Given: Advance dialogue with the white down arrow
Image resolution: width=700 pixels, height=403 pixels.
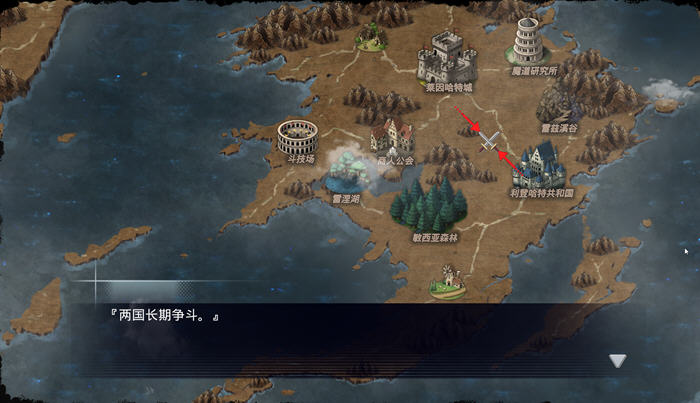Looking at the screenshot, I should (x=618, y=361).
